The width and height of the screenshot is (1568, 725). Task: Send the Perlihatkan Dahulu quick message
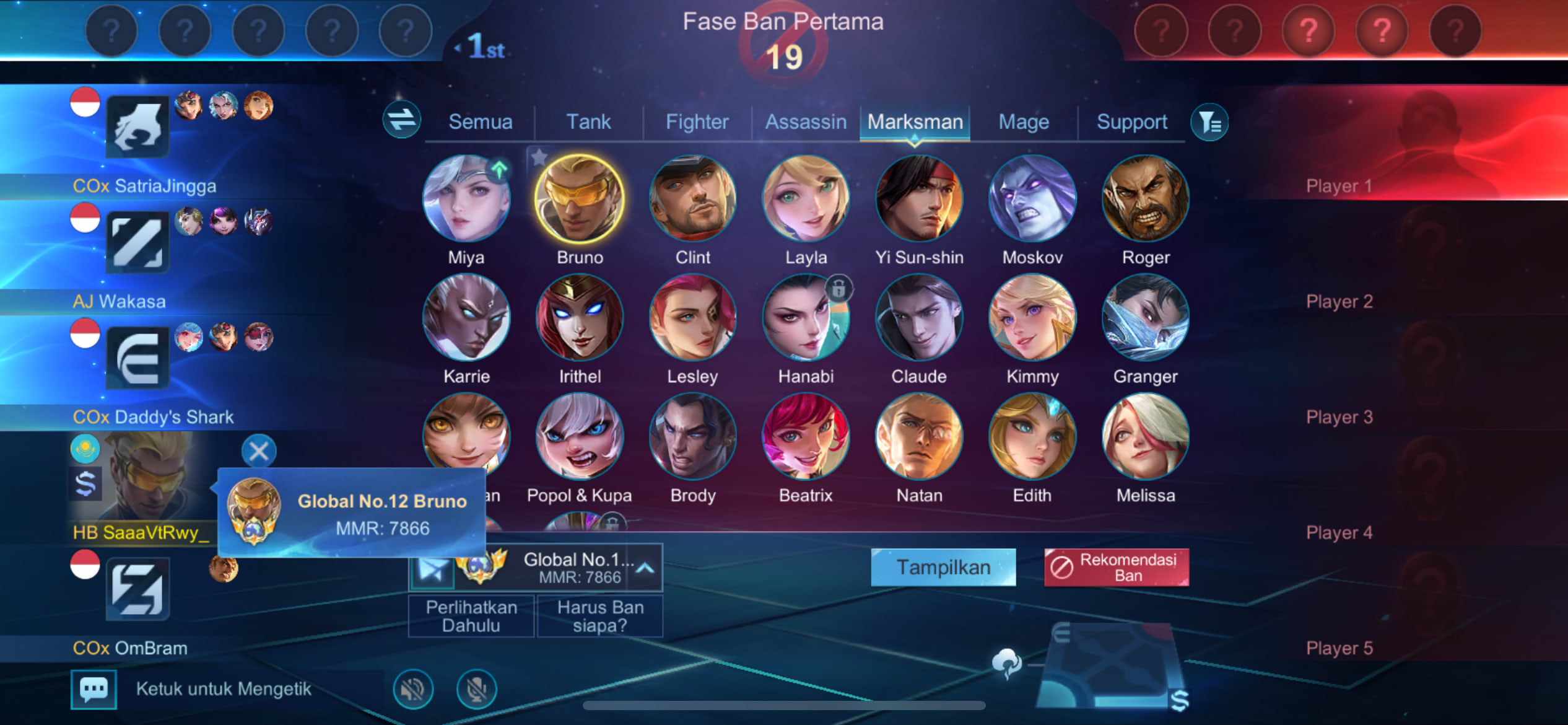coord(471,616)
